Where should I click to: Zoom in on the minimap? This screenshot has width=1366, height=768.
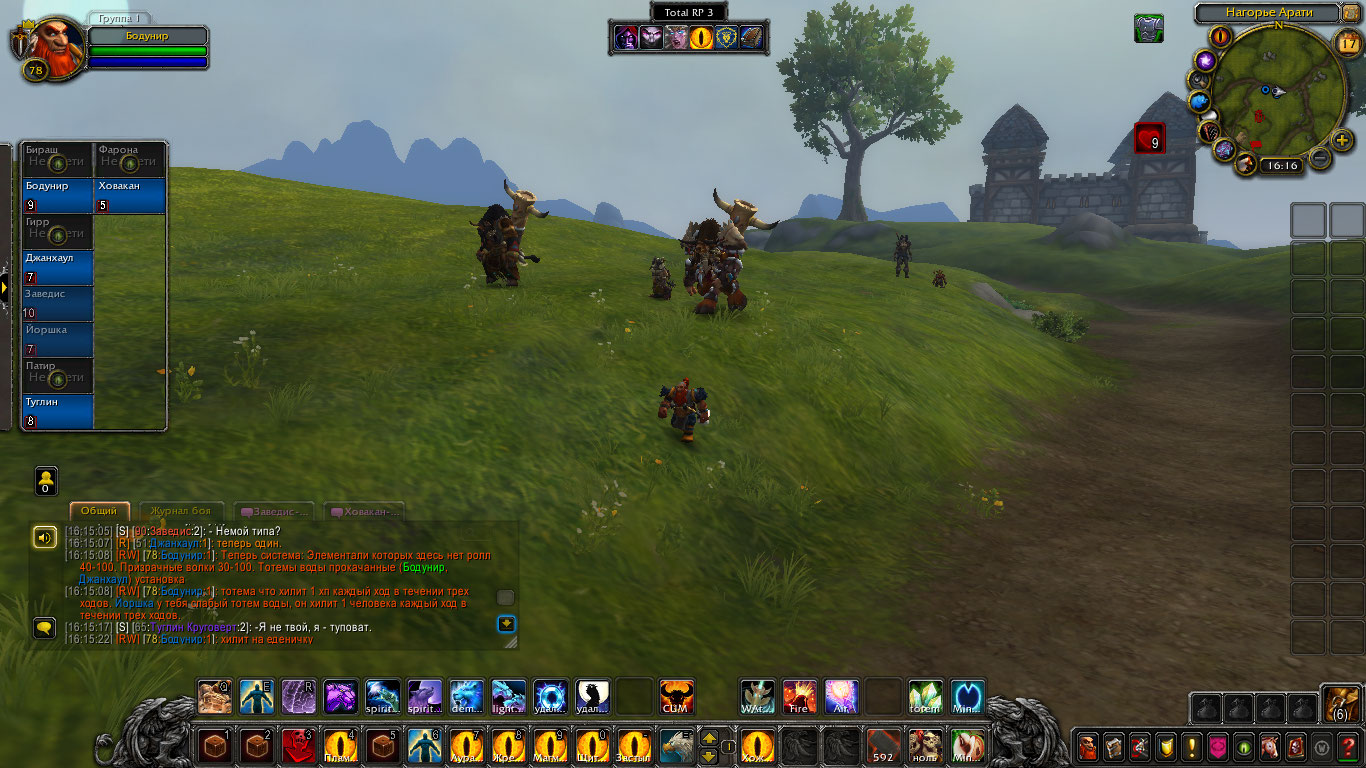[1342, 140]
